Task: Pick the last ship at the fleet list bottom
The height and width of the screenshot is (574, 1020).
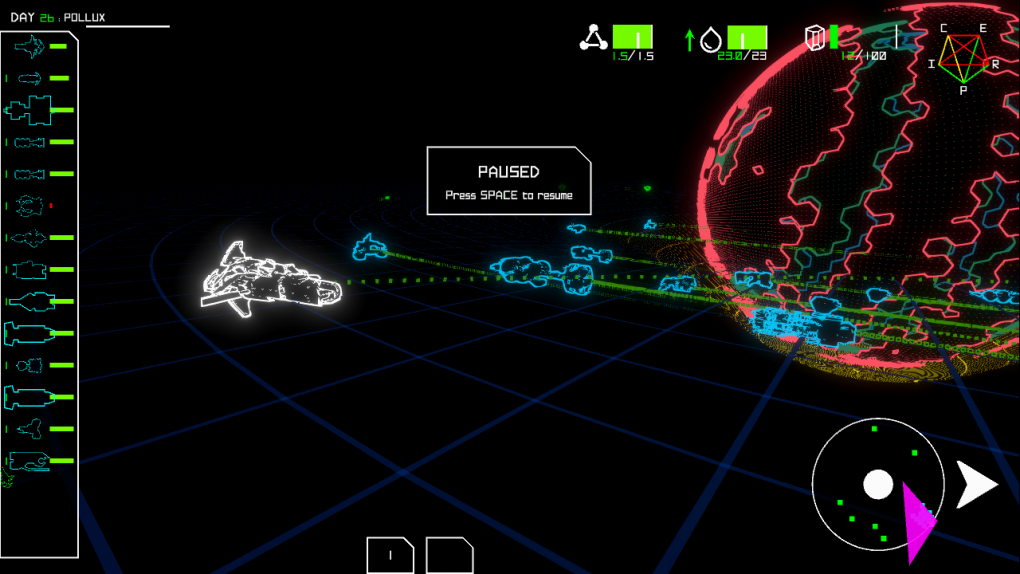Action: pos(28,461)
